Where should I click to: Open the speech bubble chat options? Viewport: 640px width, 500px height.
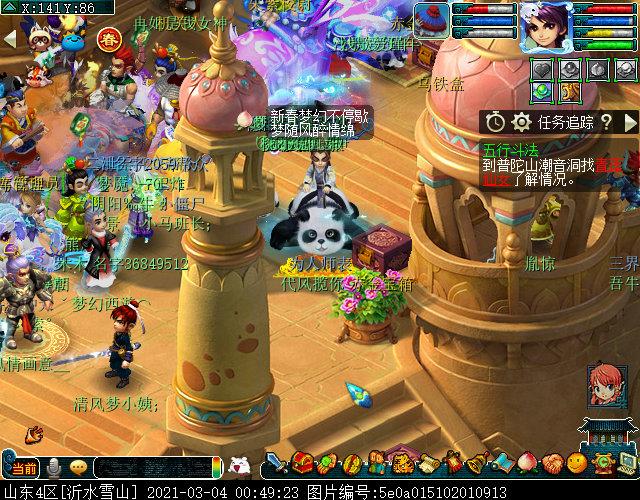(78, 467)
